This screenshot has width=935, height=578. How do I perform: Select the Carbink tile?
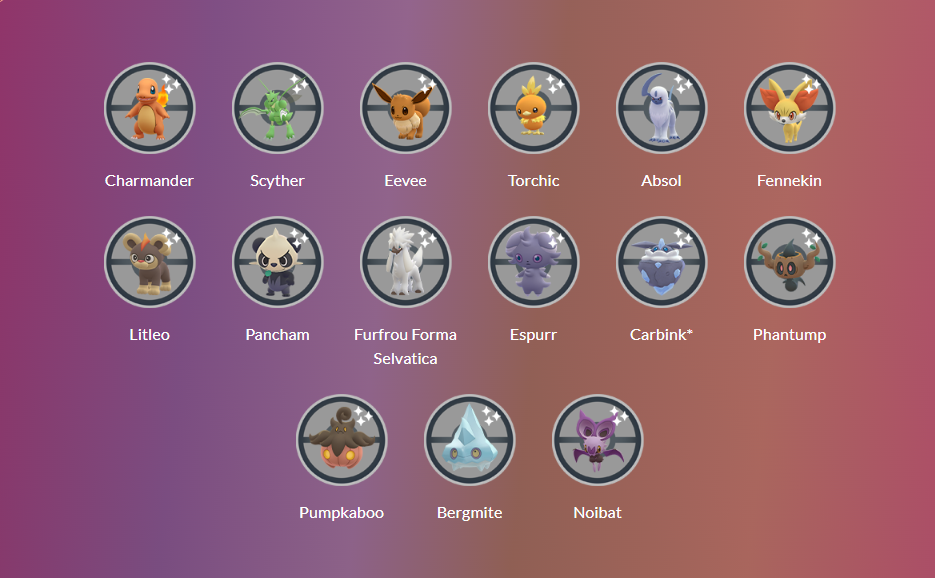661,262
